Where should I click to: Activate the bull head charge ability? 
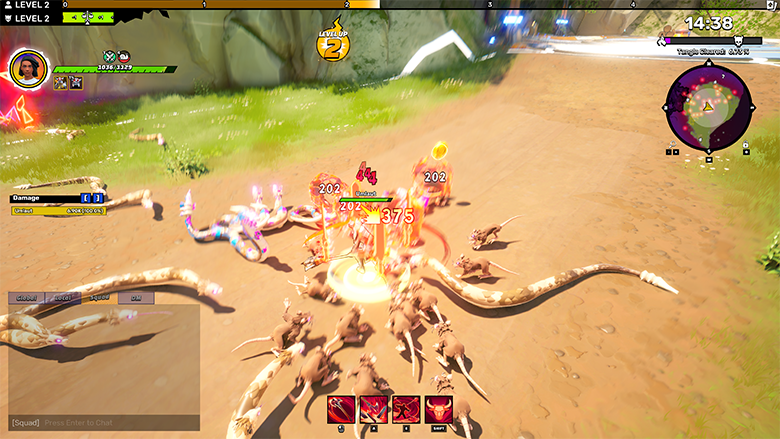pyautogui.click(x=439, y=409)
